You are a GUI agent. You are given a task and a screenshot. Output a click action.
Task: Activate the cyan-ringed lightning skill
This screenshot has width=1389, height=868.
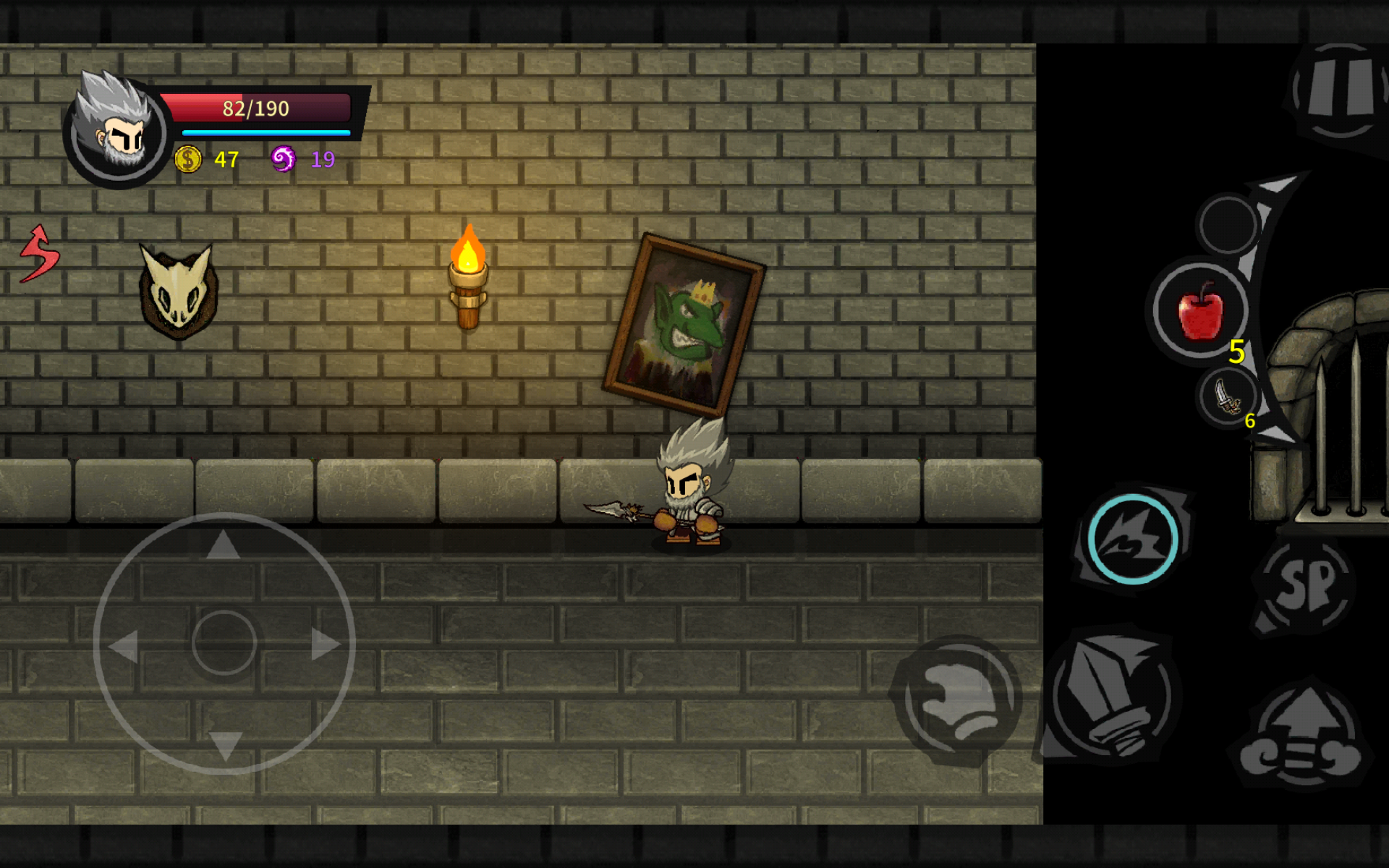click(1132, 540)
